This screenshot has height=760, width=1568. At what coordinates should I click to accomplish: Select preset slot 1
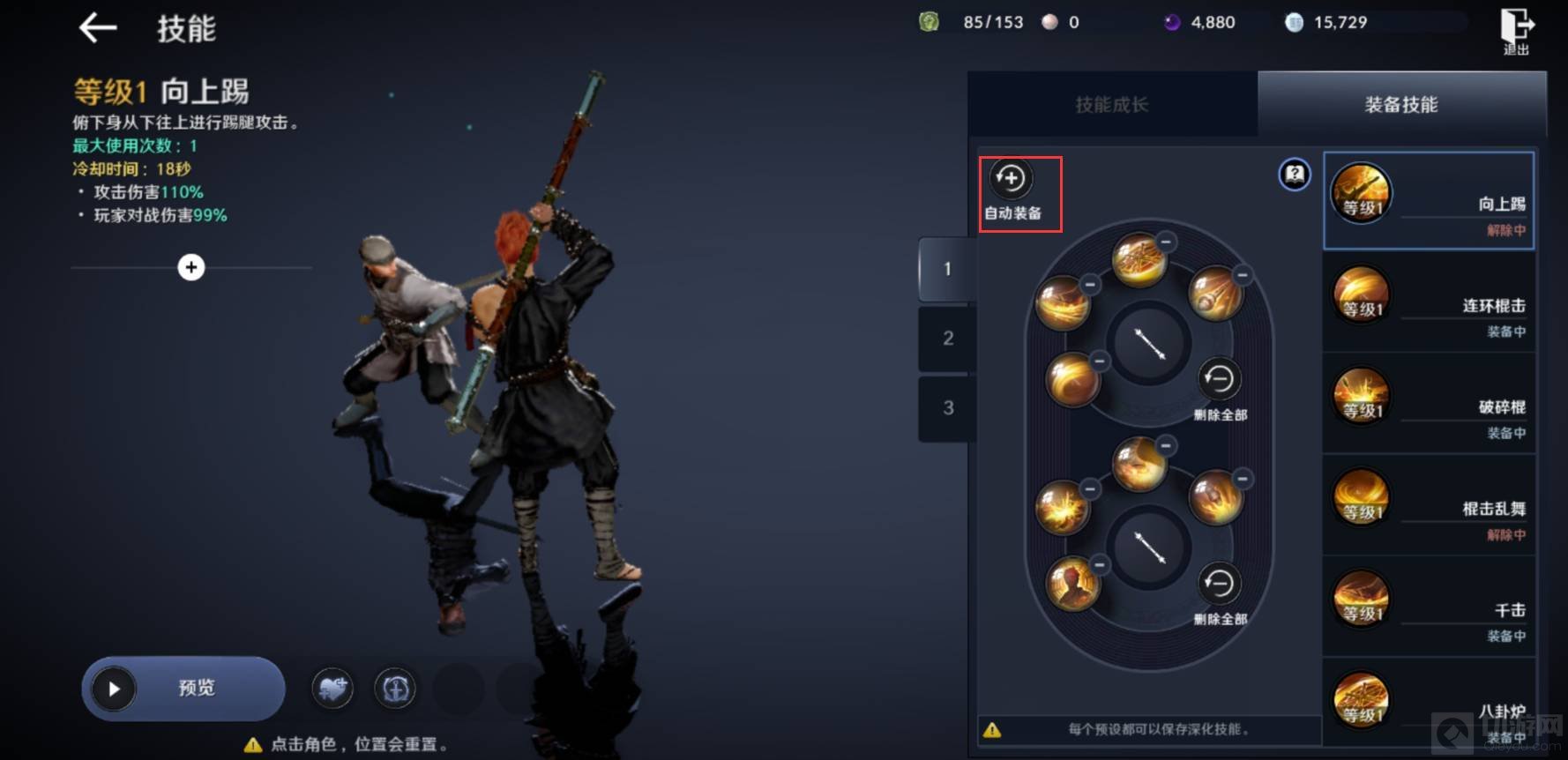pos(947,269)
